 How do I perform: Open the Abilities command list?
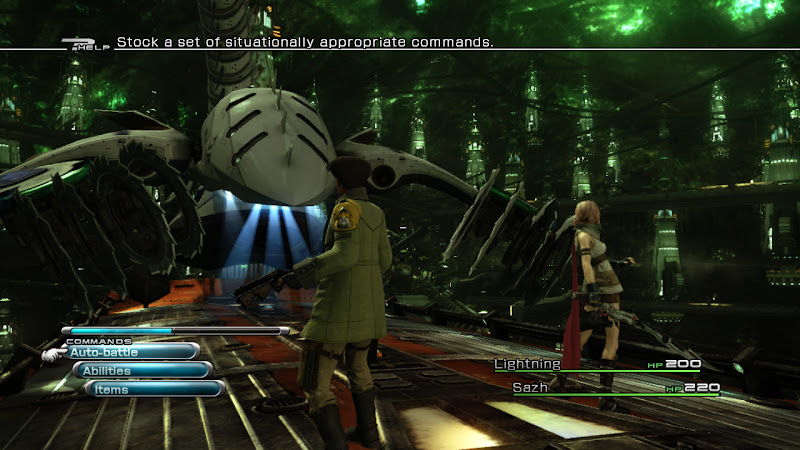coord(141,370)
